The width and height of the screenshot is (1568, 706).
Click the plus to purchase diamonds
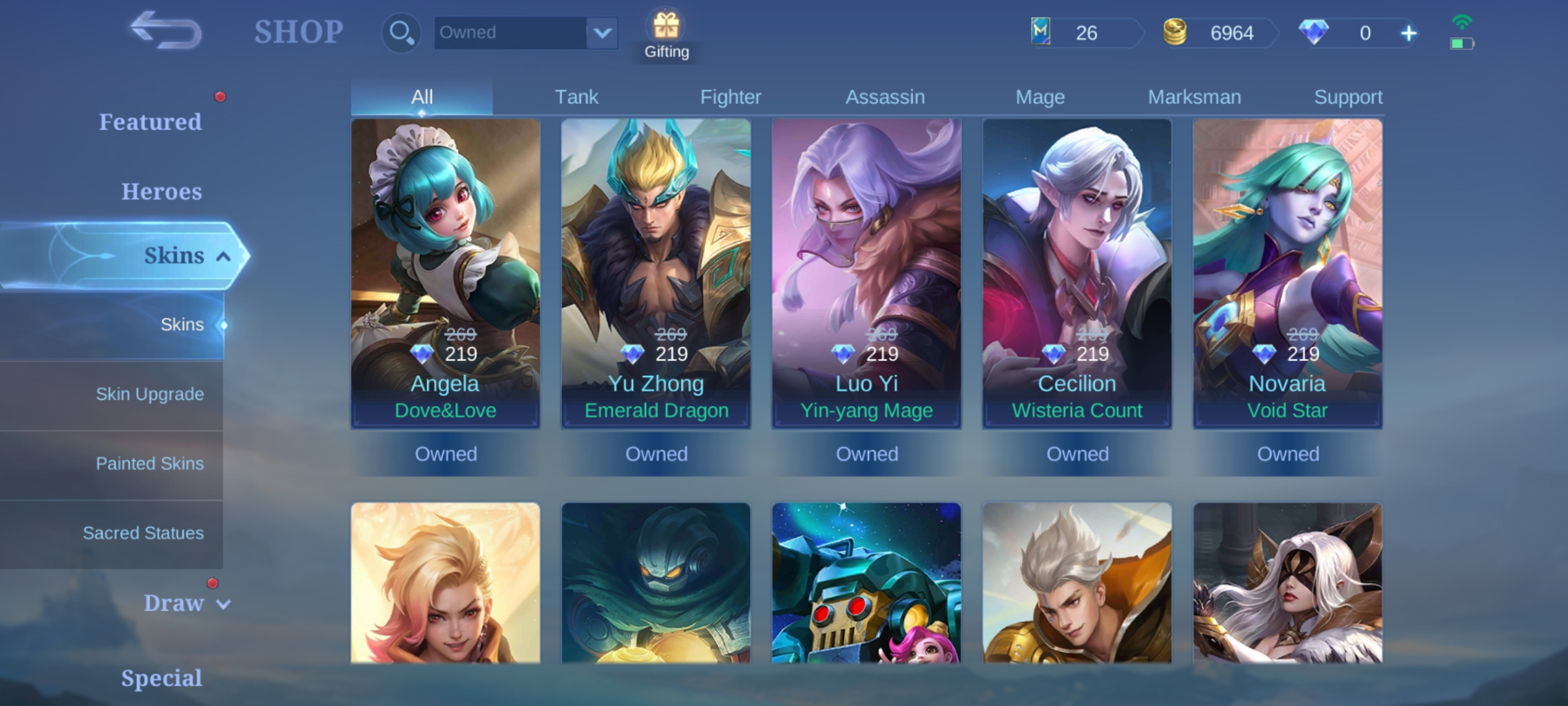coord(1408,33)
